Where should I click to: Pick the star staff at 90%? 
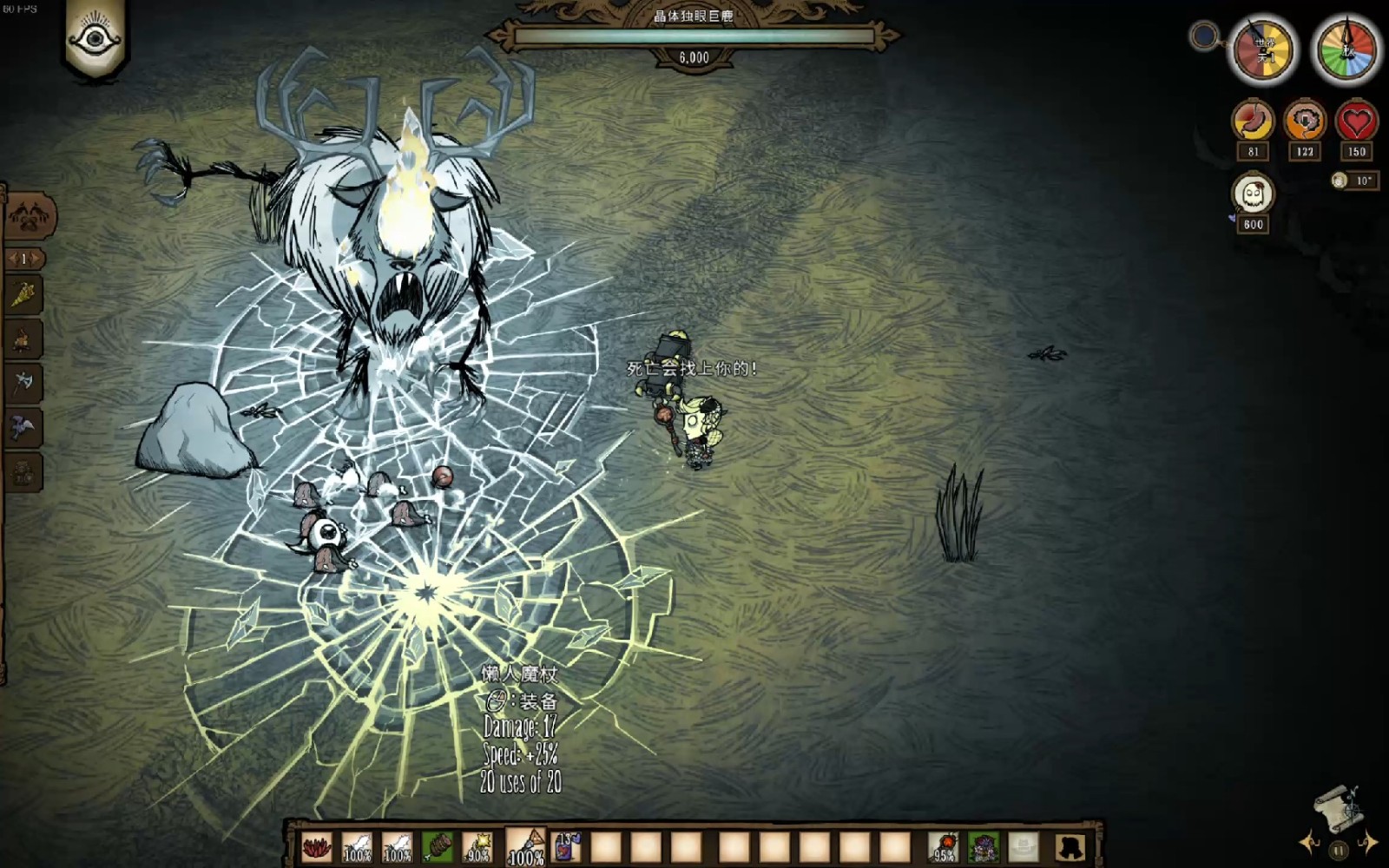click(x=477, y=846)
